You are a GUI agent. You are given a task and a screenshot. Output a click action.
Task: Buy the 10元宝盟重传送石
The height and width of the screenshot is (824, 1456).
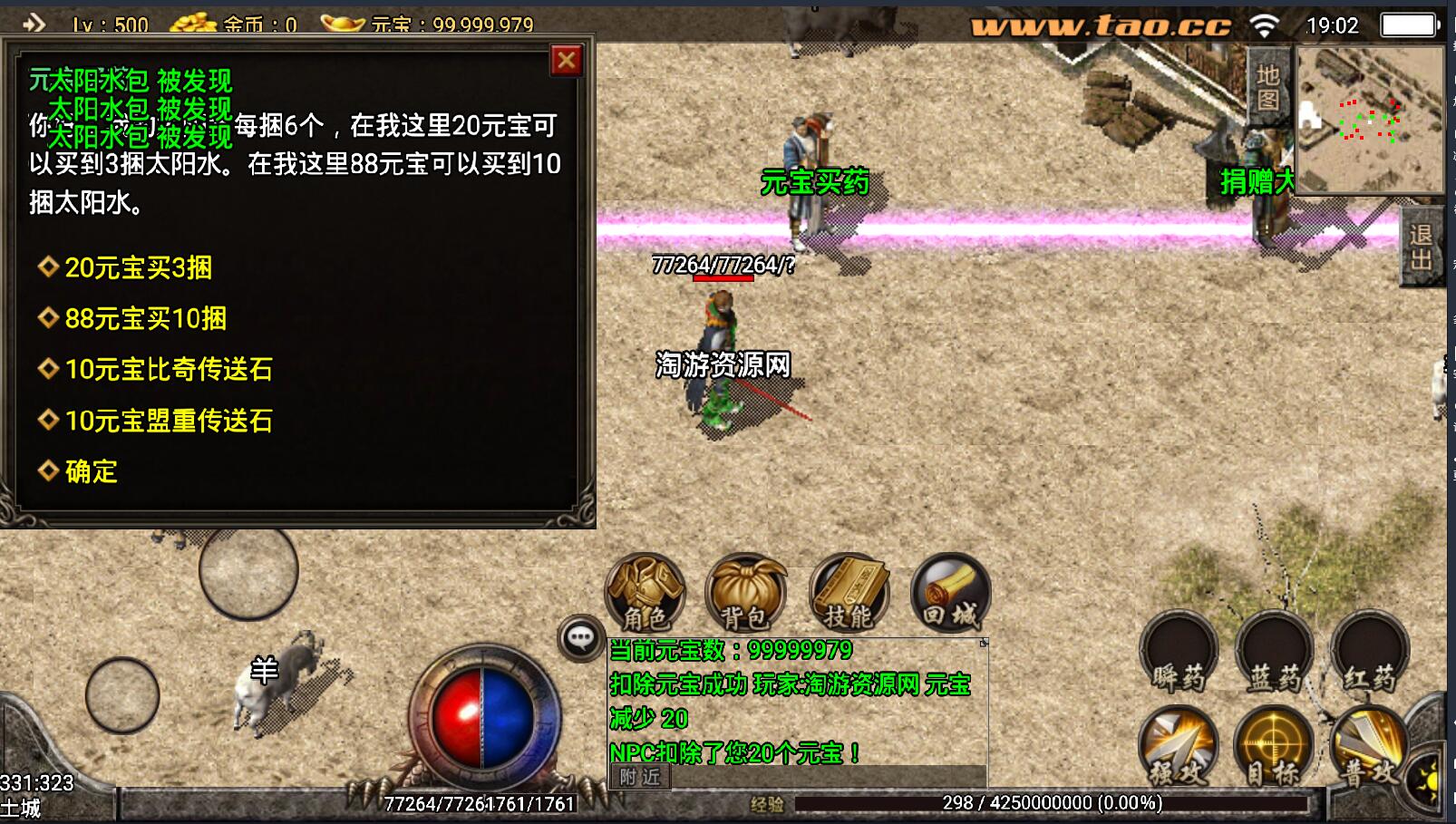(169, 421)
